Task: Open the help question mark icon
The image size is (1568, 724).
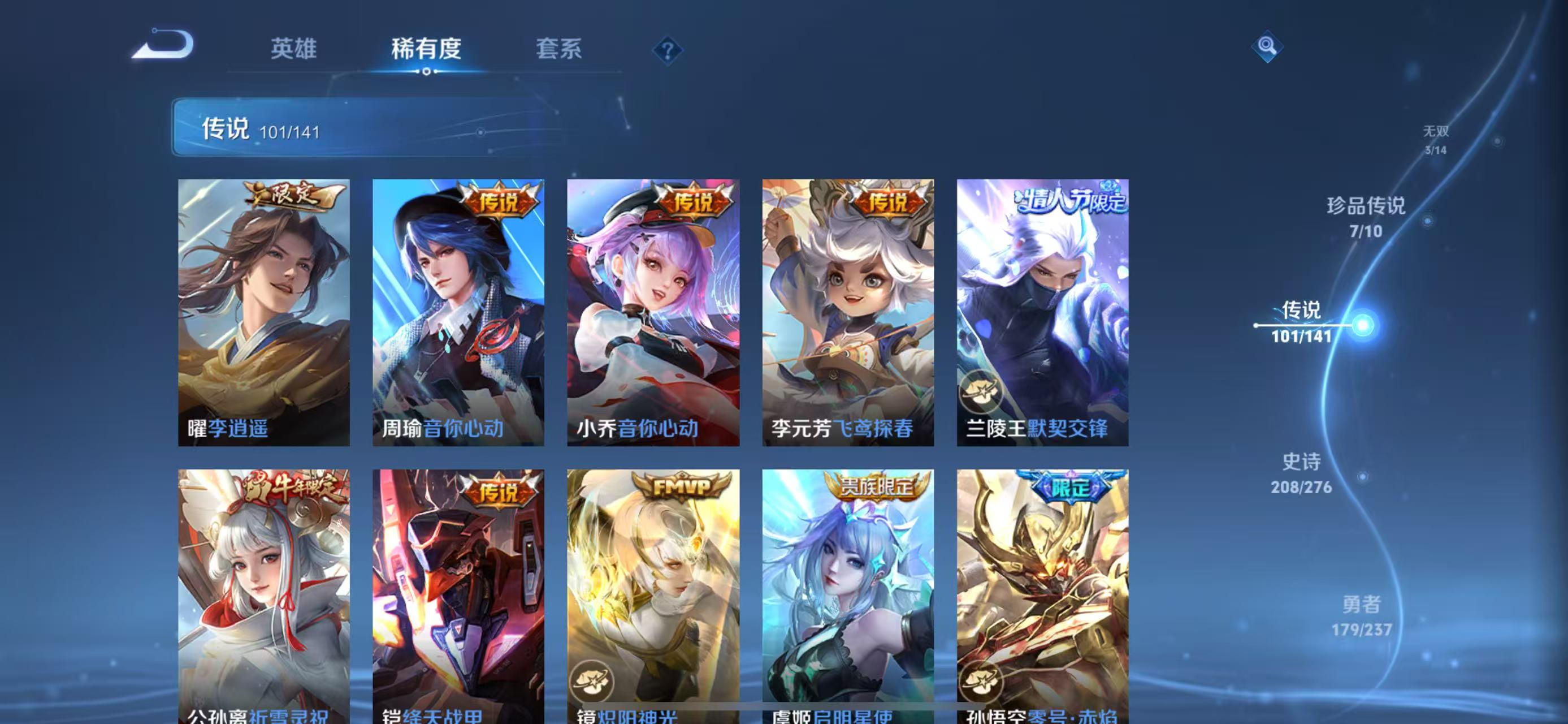Action: pyautogui.click(x=668, y=52)
